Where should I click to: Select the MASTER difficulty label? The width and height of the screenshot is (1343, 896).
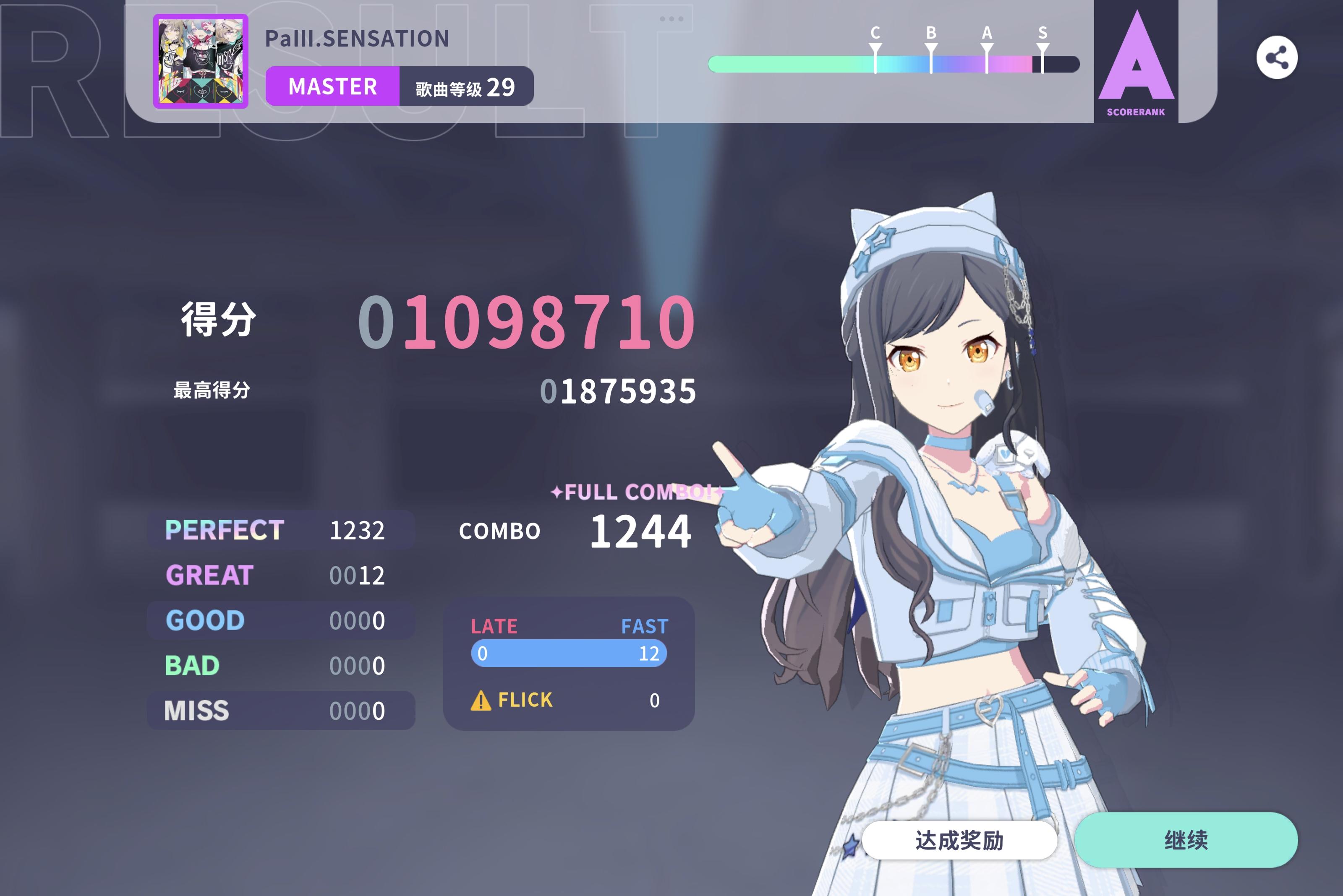(333, 86)
